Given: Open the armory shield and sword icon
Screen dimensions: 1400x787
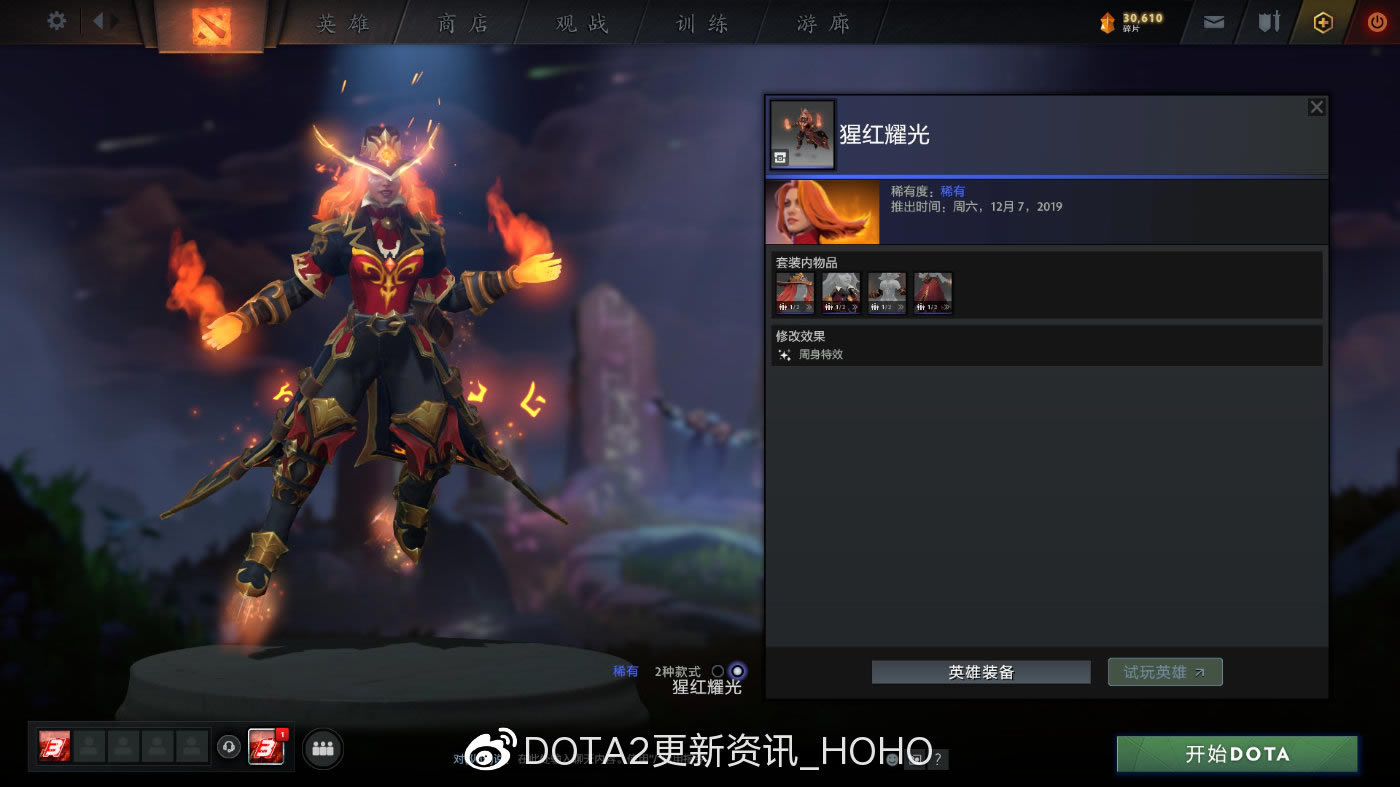Looking at the screenshot, I should [x=1268, y=20].
